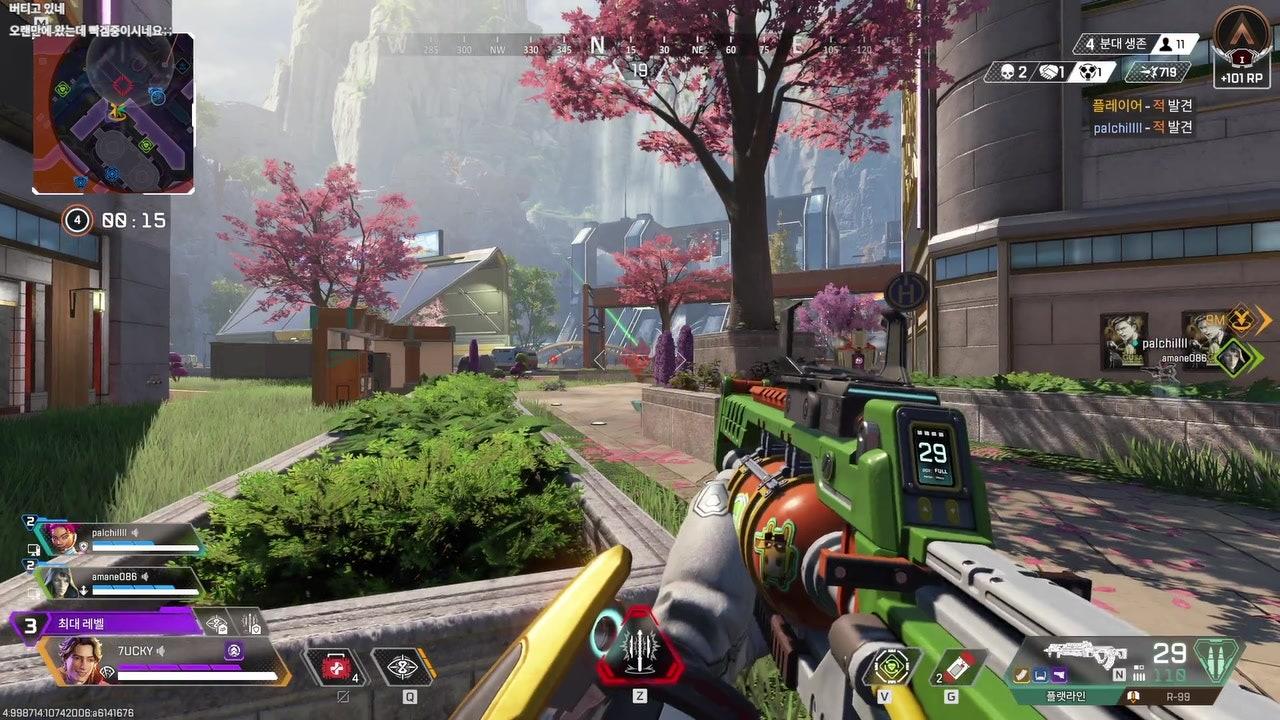Select the first perk icon beside level banner
The height and width of the screenshot is (720, 1280).
(x=216, y=624)
